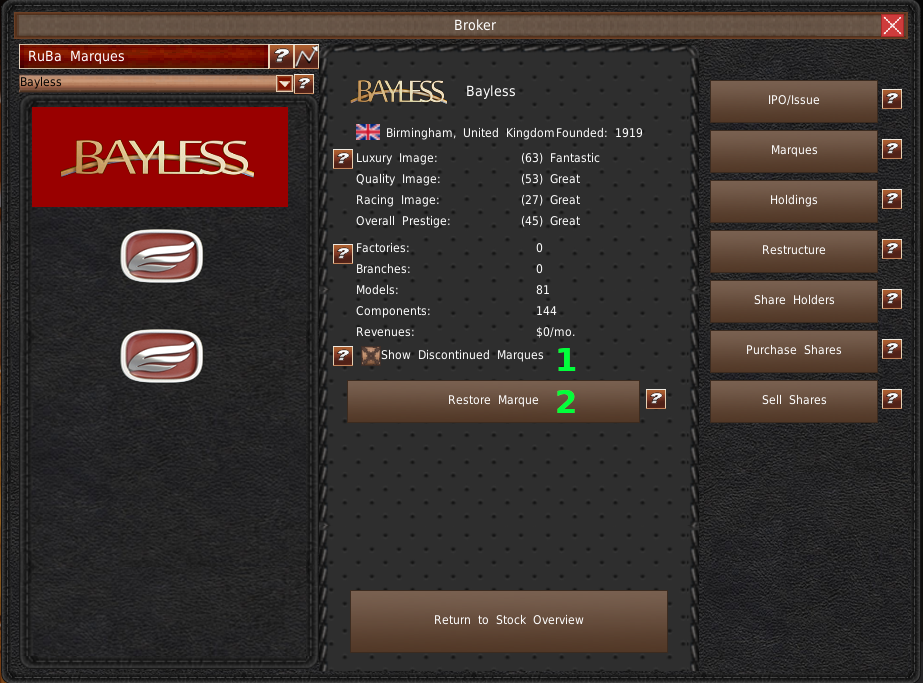Show help for Restore Marque
923x683 pixels.
point(655,399)
